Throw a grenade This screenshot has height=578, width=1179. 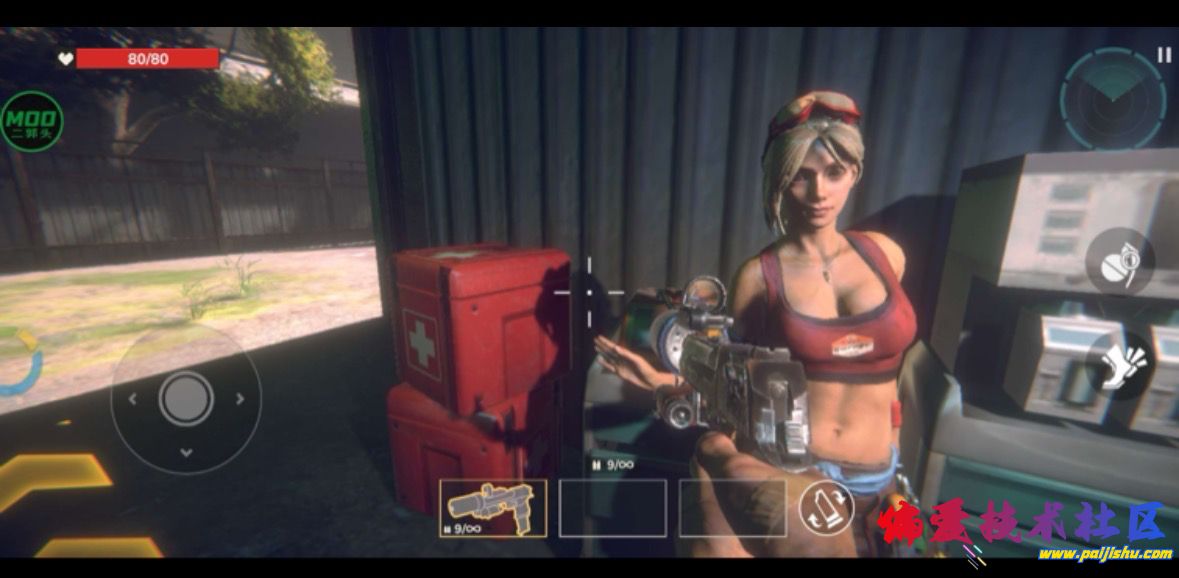[x=1119, y=262]
